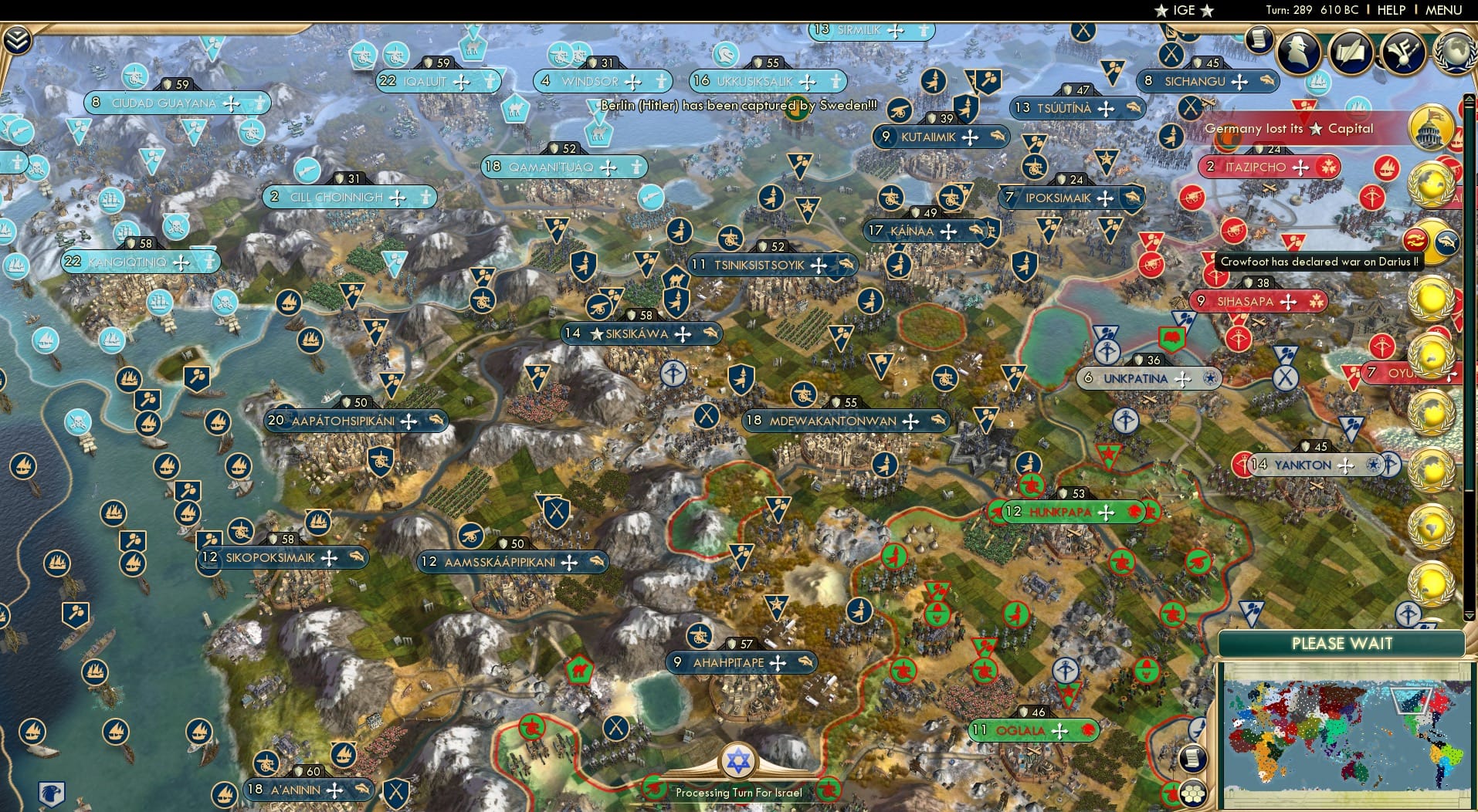Image resolution: width=1478 pixels, height=812 pixels.
Task: Click the red war notification bubble near Itazipcho
Action: (x=1330, y=167)
